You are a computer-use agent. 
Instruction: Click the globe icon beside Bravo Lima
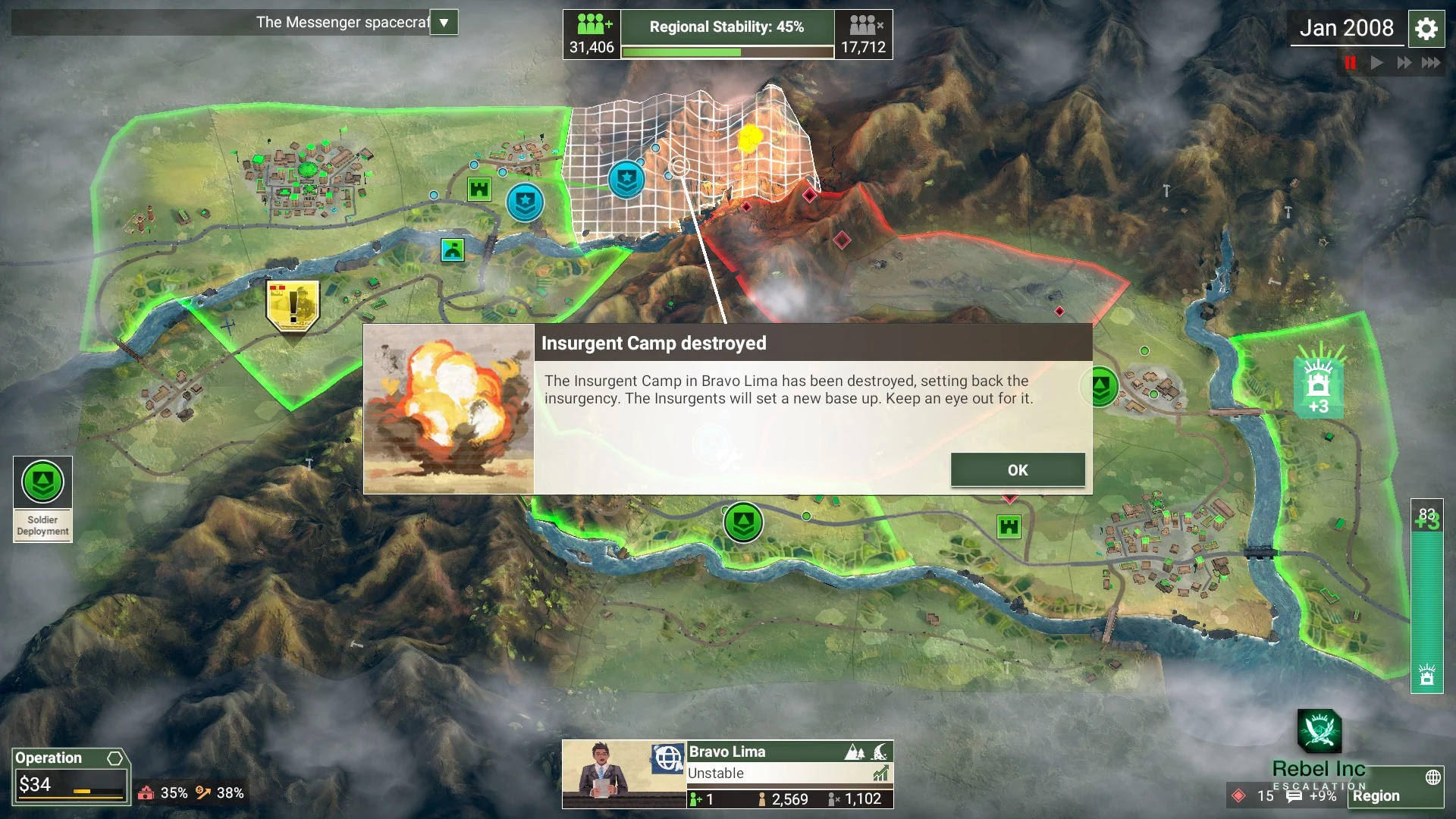pos(668,758)
